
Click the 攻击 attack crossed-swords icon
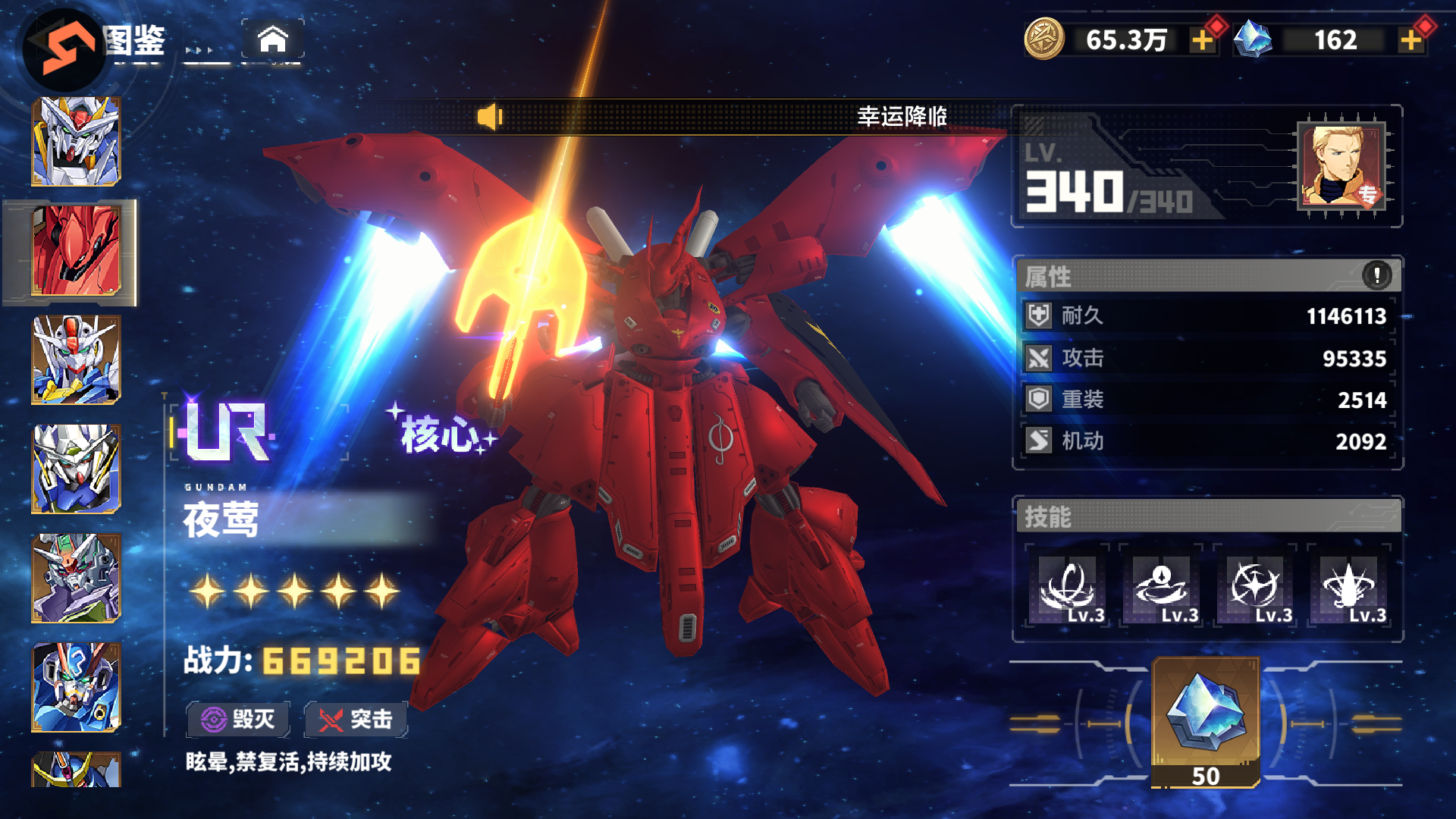(1039, 358)
